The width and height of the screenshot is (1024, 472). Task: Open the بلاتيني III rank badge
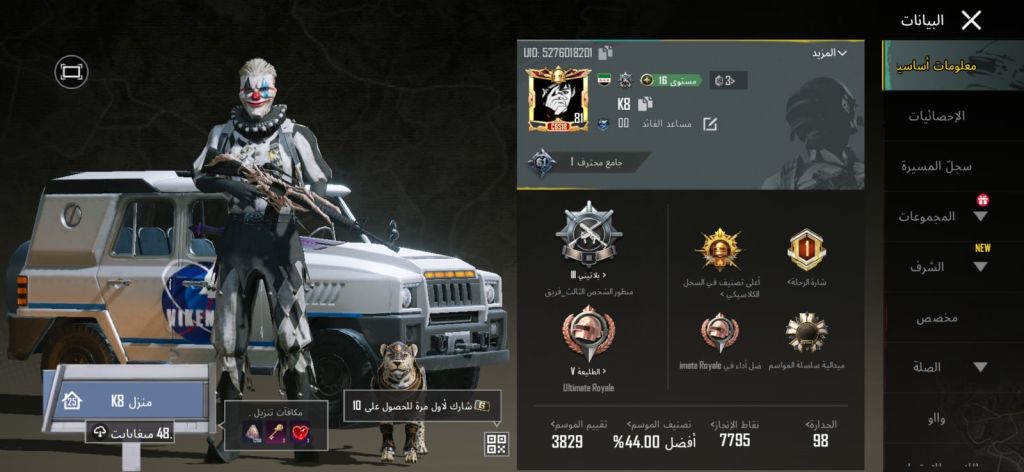587,238
